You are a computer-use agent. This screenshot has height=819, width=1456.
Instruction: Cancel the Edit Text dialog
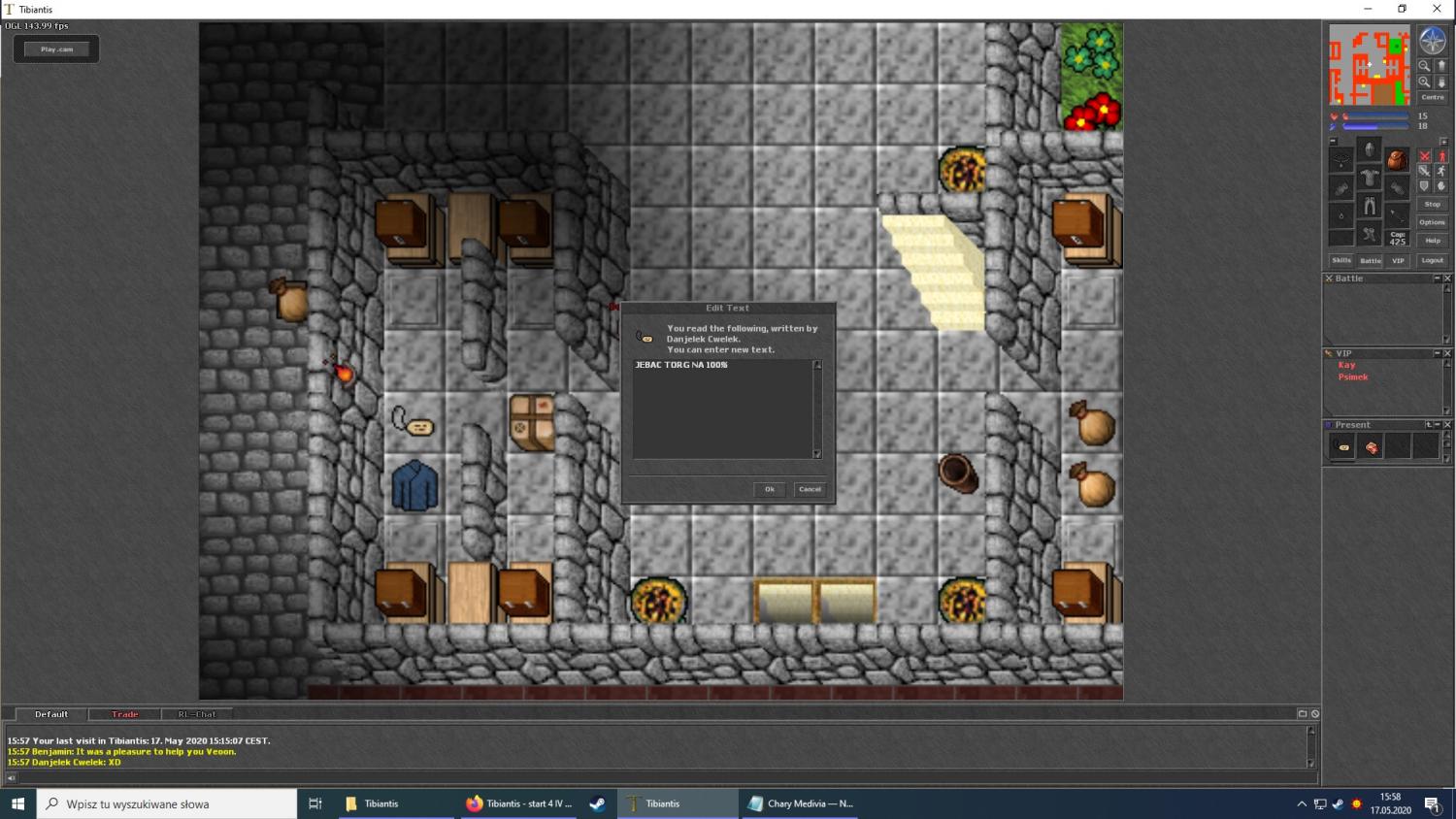(x=810, y=489)
